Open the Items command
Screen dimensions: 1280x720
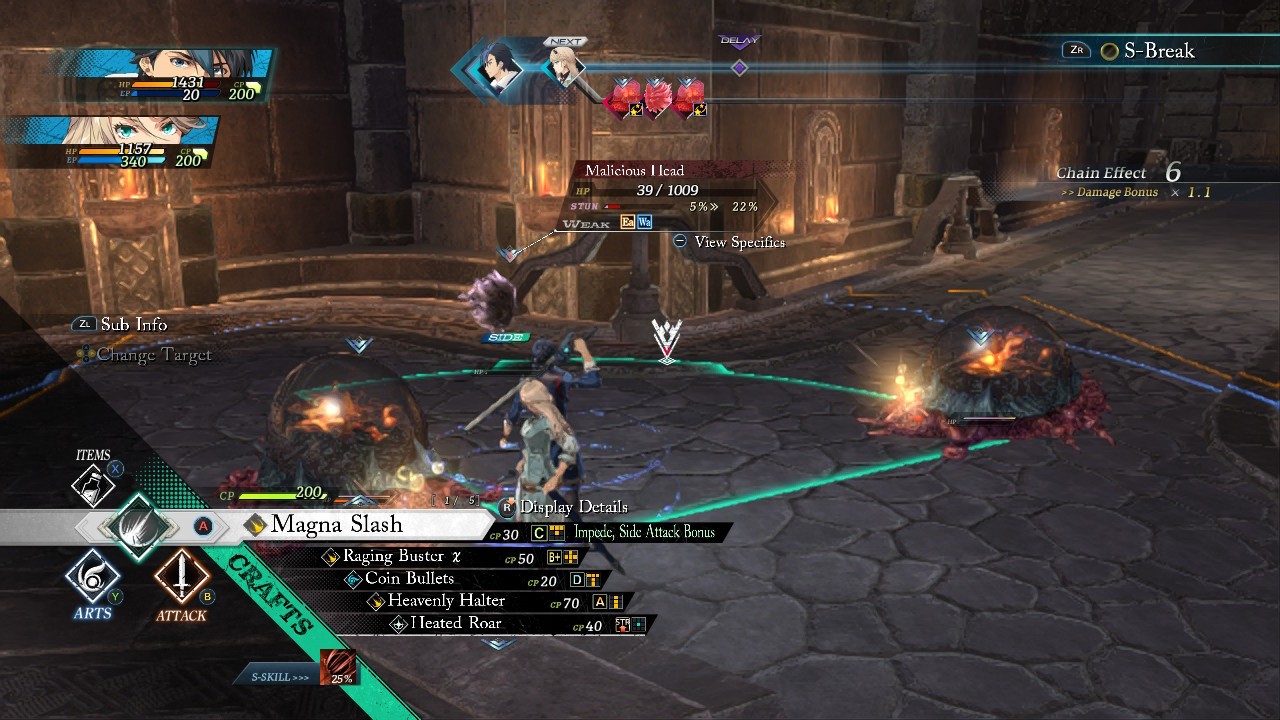coord(93,484)
